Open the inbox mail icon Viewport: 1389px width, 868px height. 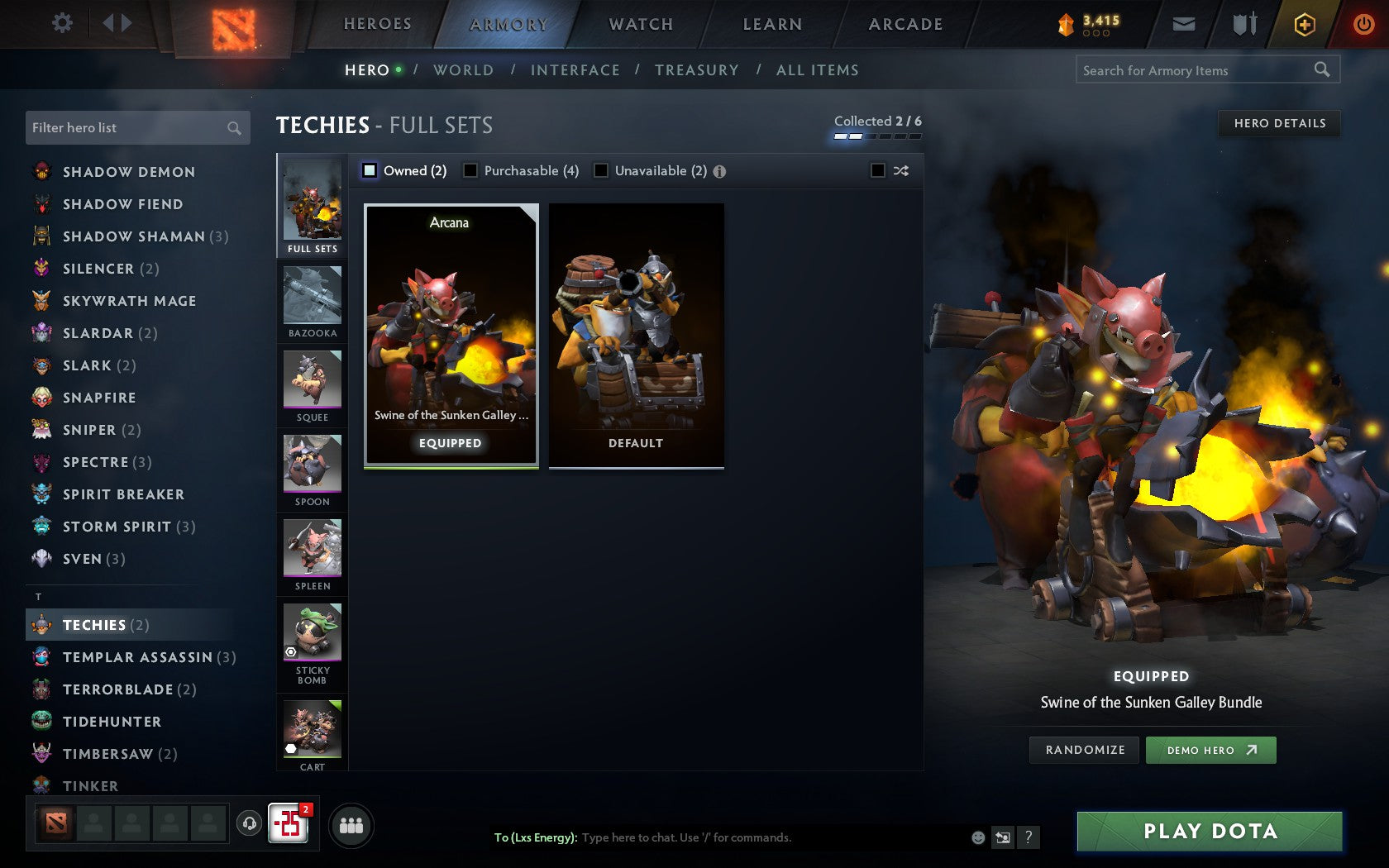[x=1184, y=24]
